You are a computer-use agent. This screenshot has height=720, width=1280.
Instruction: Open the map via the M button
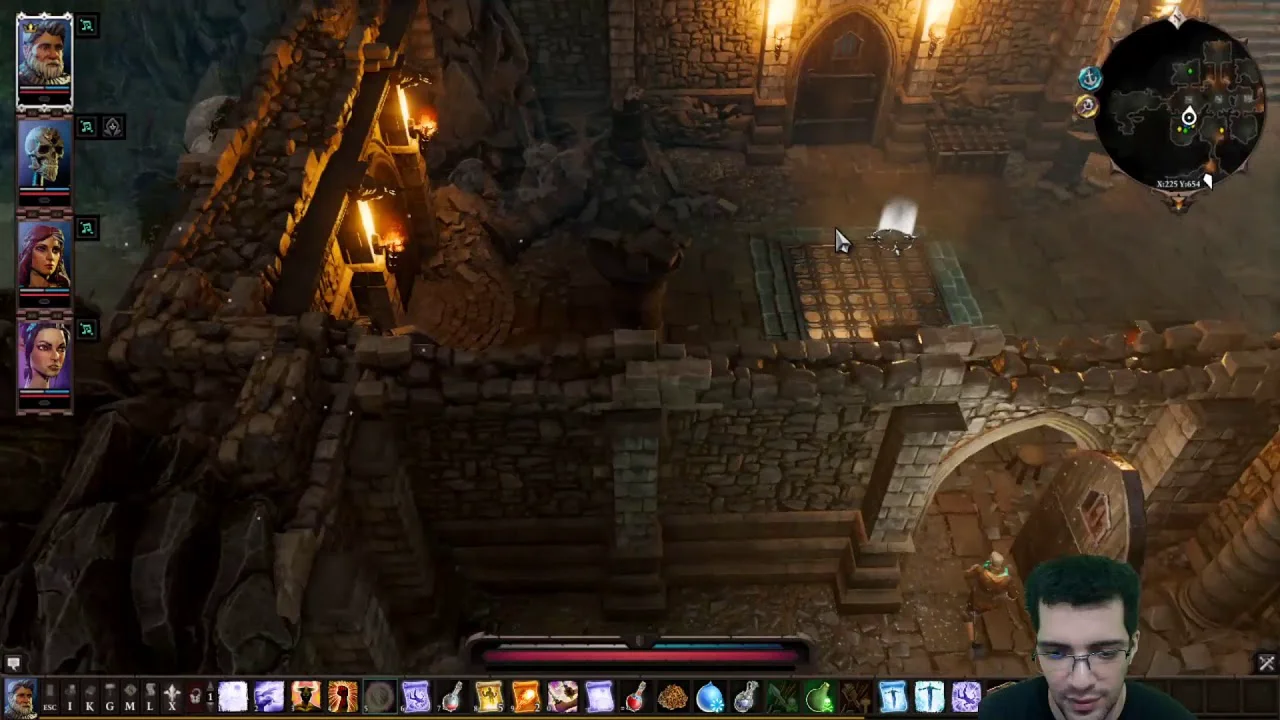(129, 697)
